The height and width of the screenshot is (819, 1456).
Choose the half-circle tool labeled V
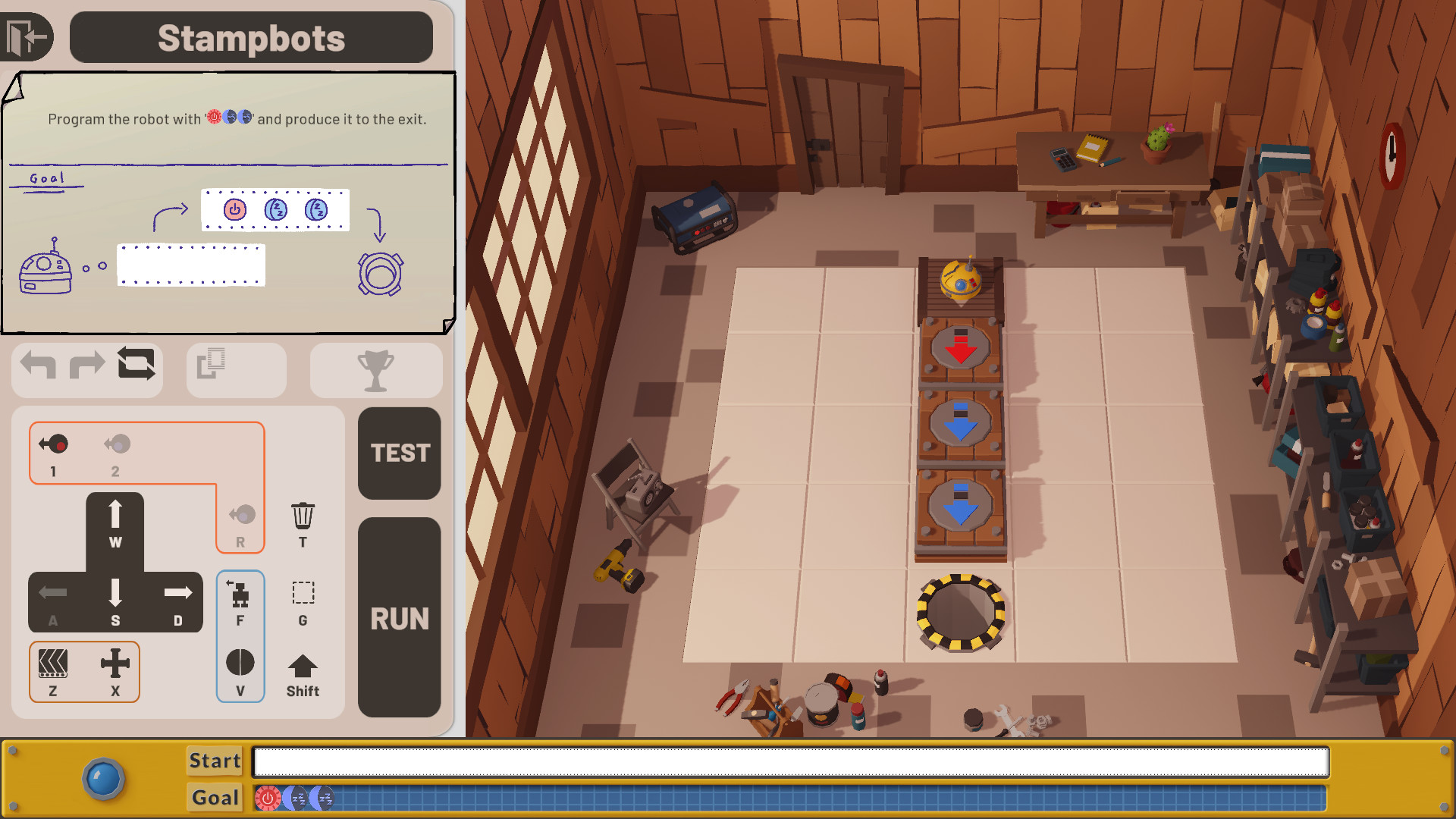click(240, 664)
